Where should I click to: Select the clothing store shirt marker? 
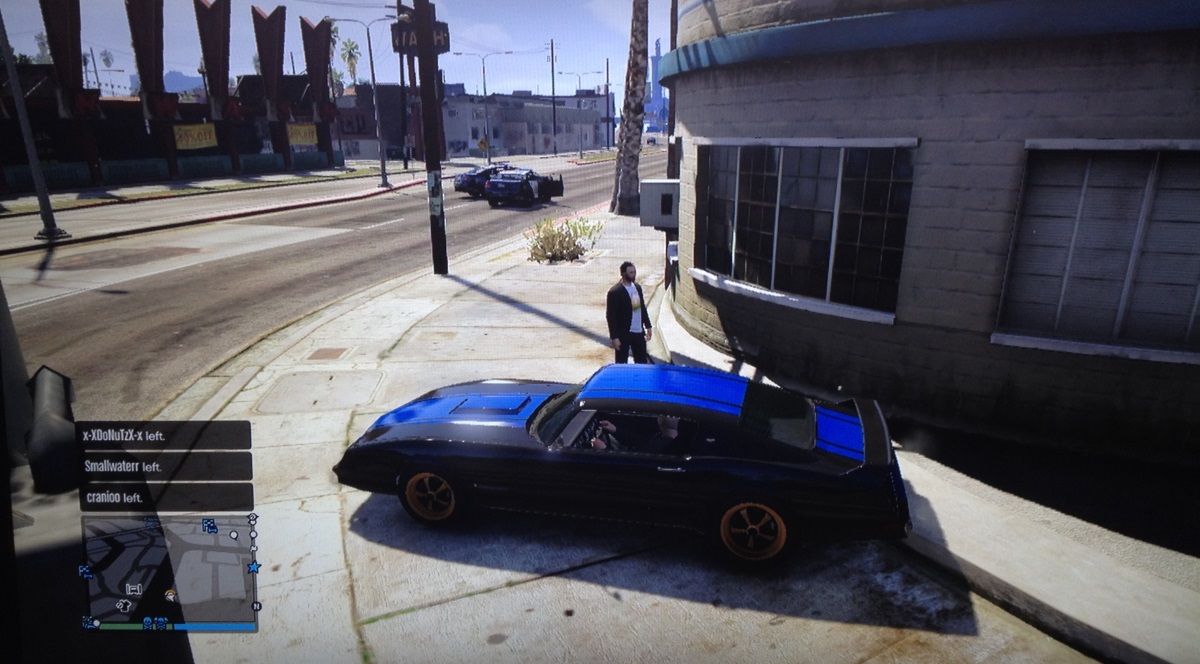[124, 604]
